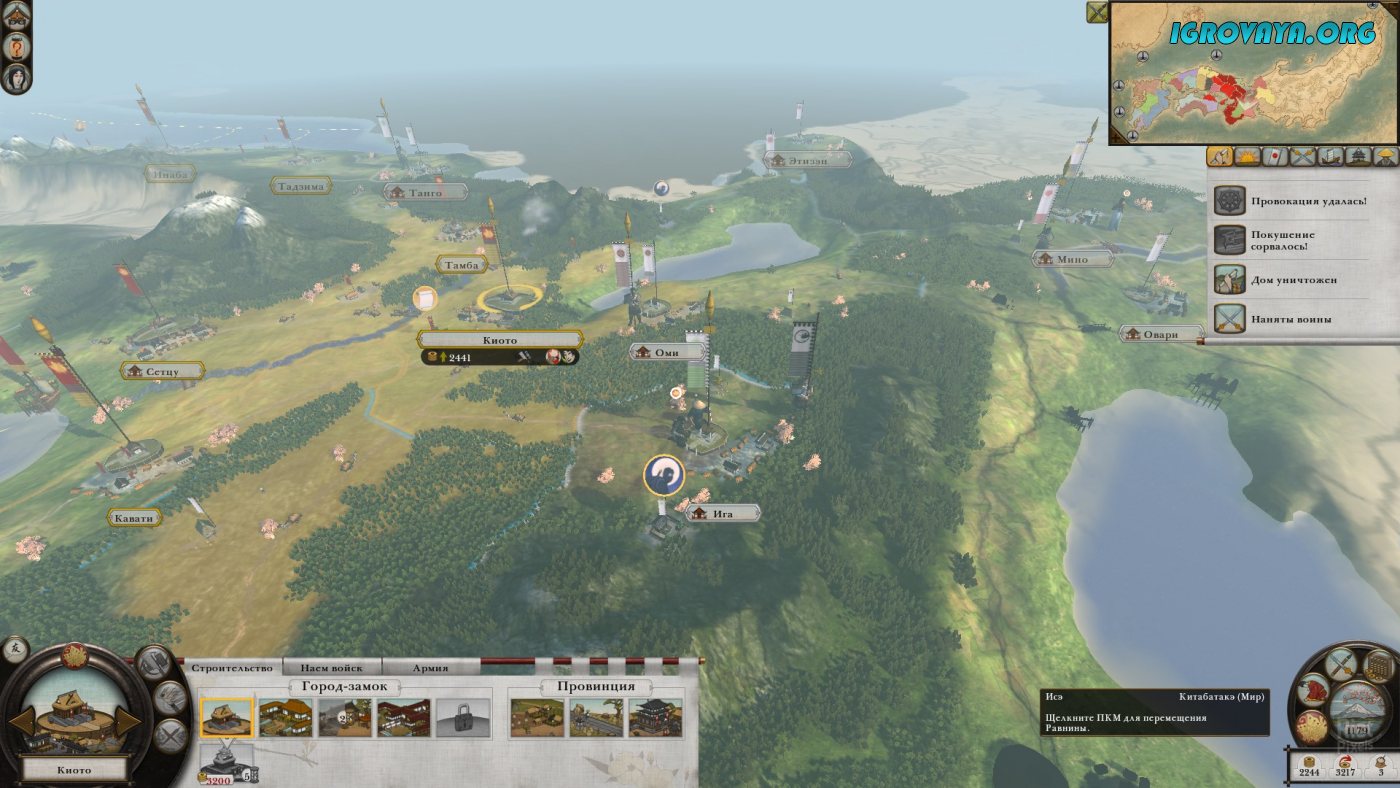Select the rising sun filter icon
The image size is (1400, 788).
(x=1247, y=156)
